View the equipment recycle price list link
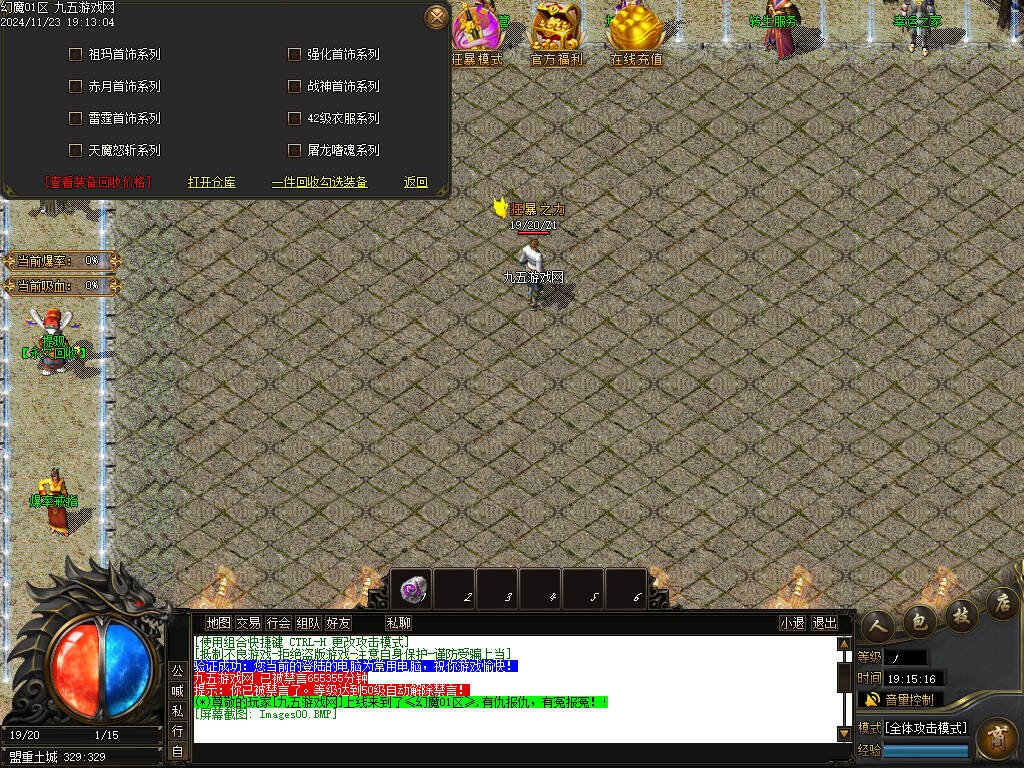This screenshot has width=1024, height=768. coord(97,182)
